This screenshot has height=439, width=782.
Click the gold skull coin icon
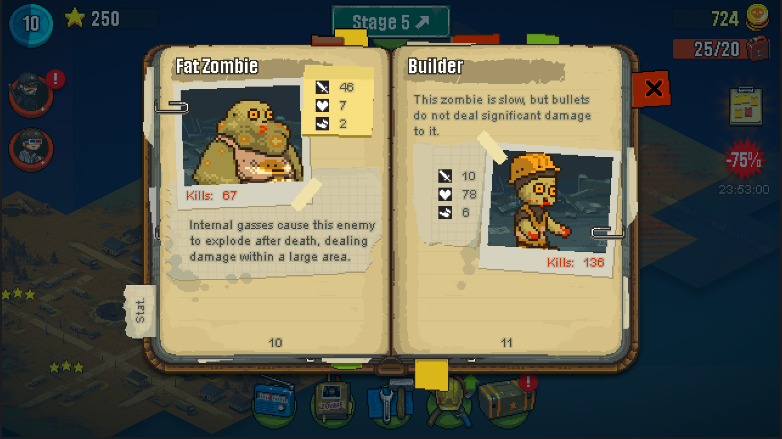point(758,18)
